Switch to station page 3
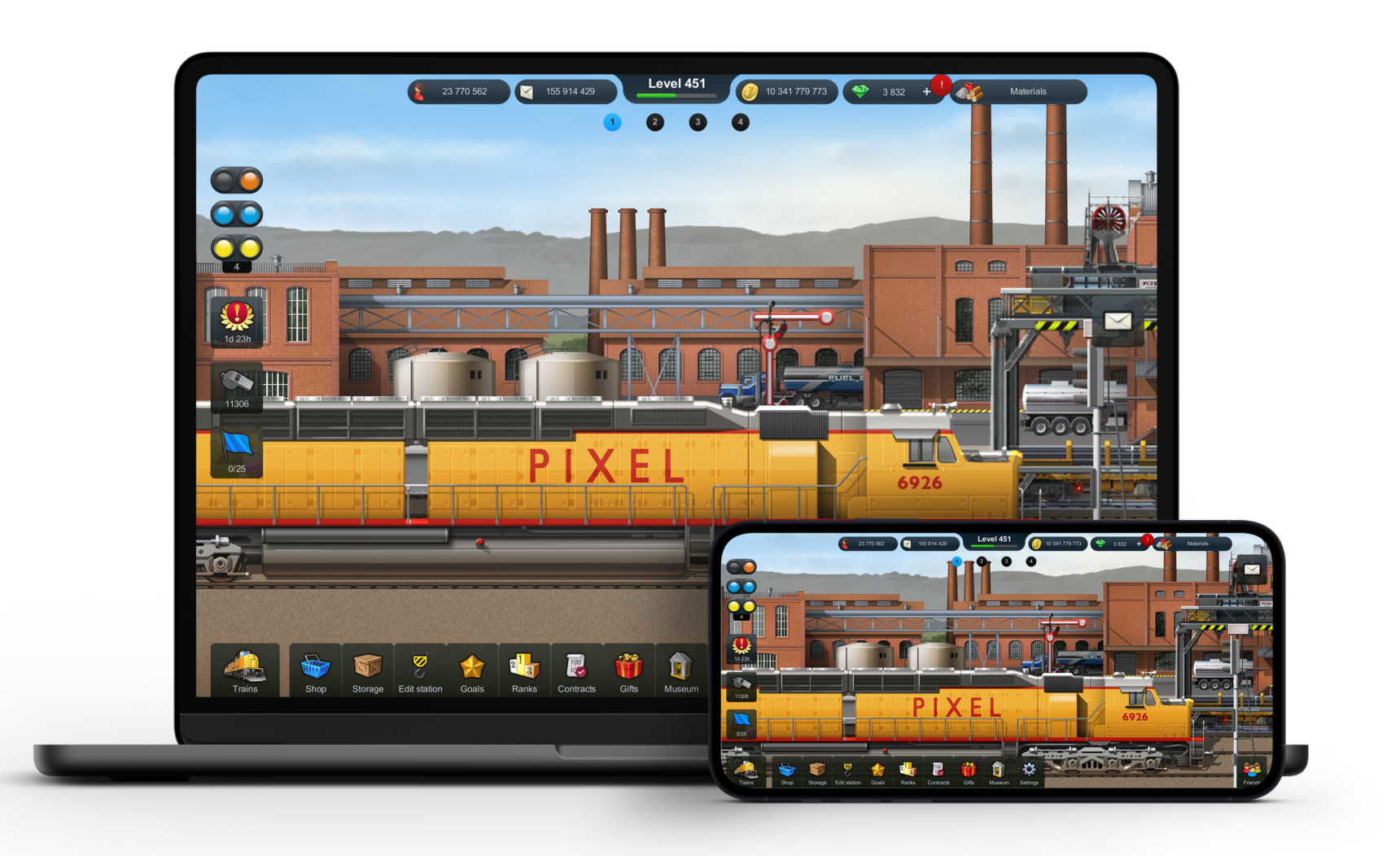 pyautogui.click(x=698, y=122)
